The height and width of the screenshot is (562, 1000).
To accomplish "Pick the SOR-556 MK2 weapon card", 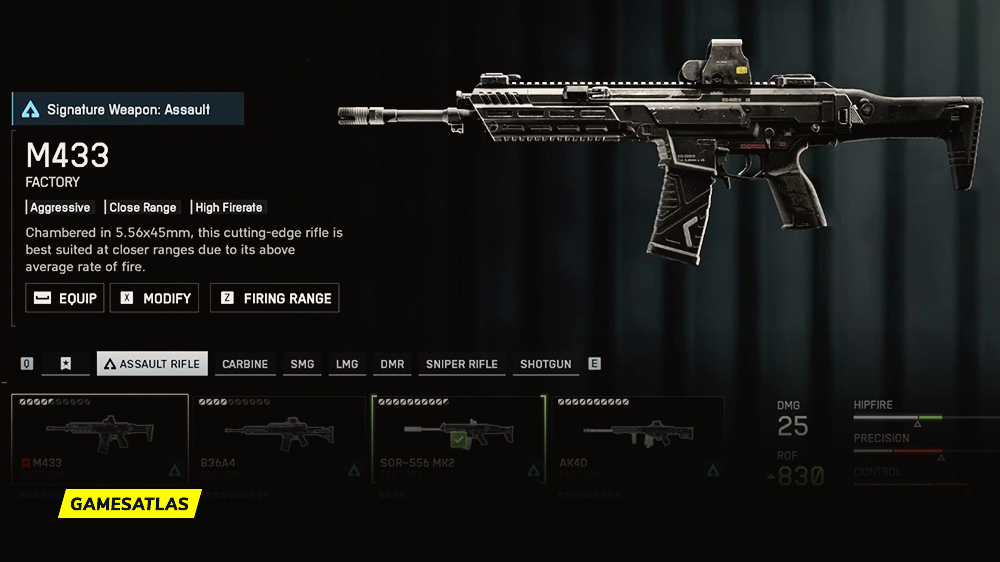I will (459, 438).
